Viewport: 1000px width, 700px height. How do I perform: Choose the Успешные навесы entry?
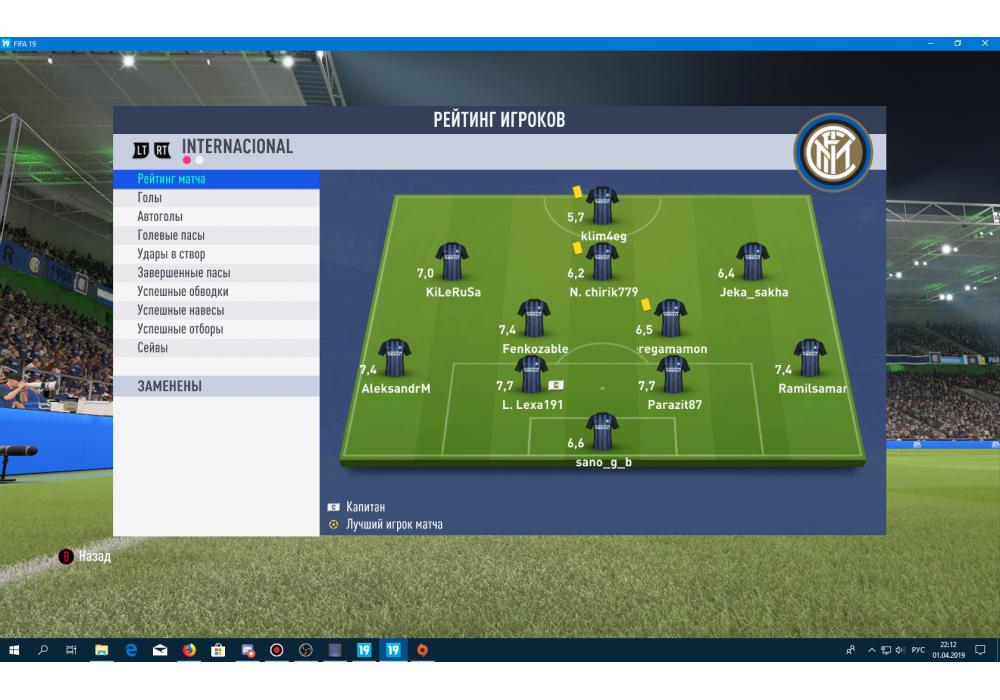pyautogui.click(x=181, y=311)
